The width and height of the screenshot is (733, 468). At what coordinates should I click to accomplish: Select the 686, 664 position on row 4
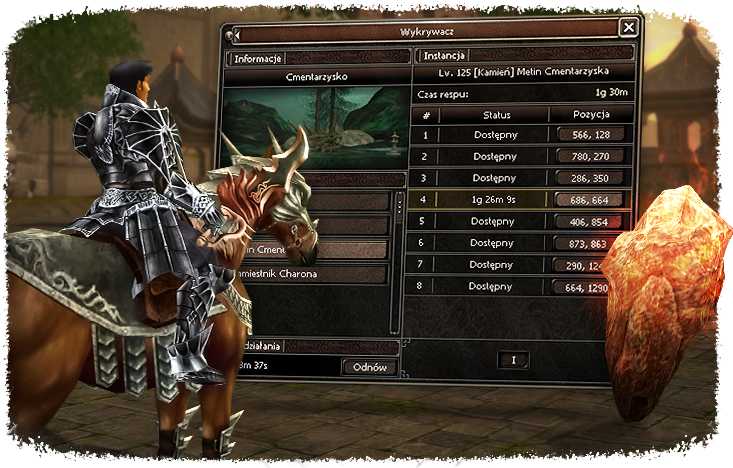[x=590, y=200]
